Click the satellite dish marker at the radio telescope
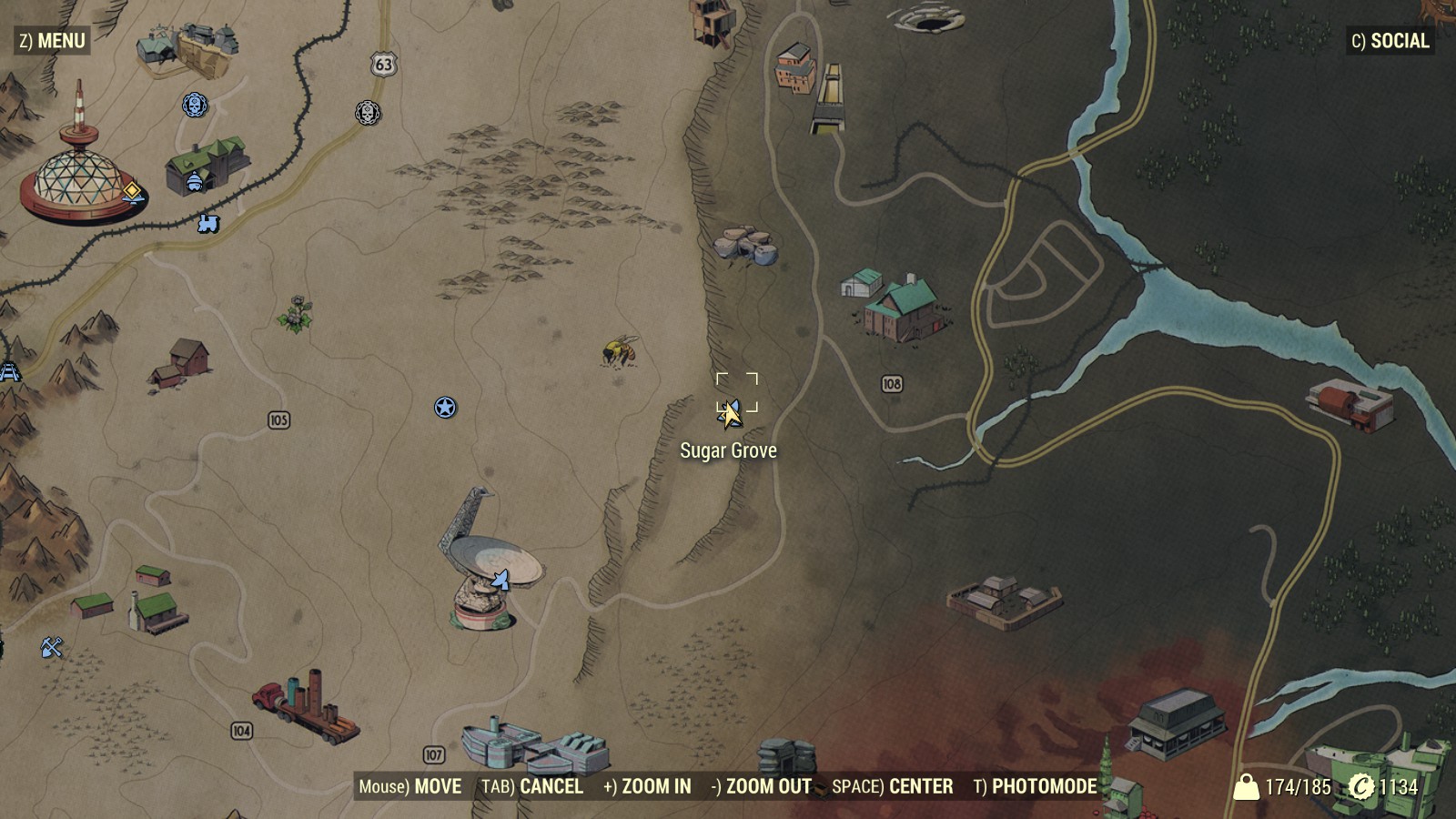 (500, 581)
